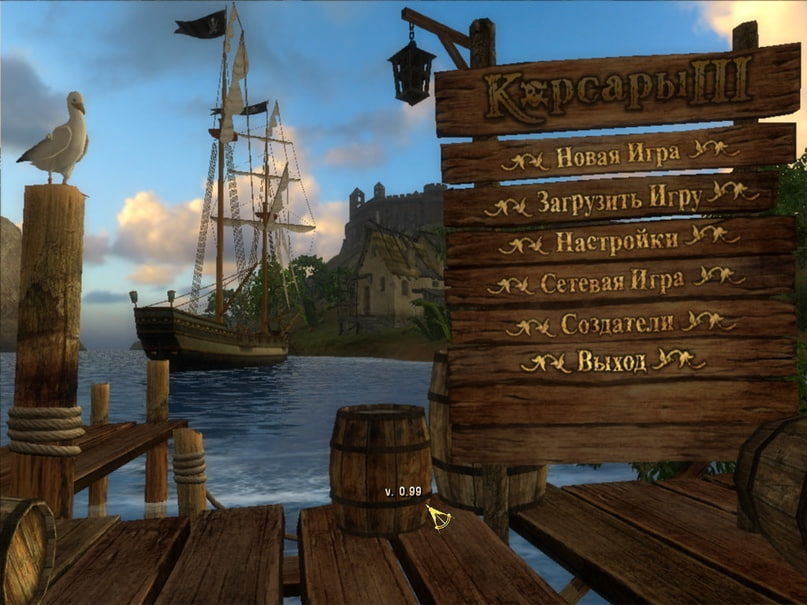Select Сетевая Игра multiplayer option

pyautogui.click(x=612, y=282)
